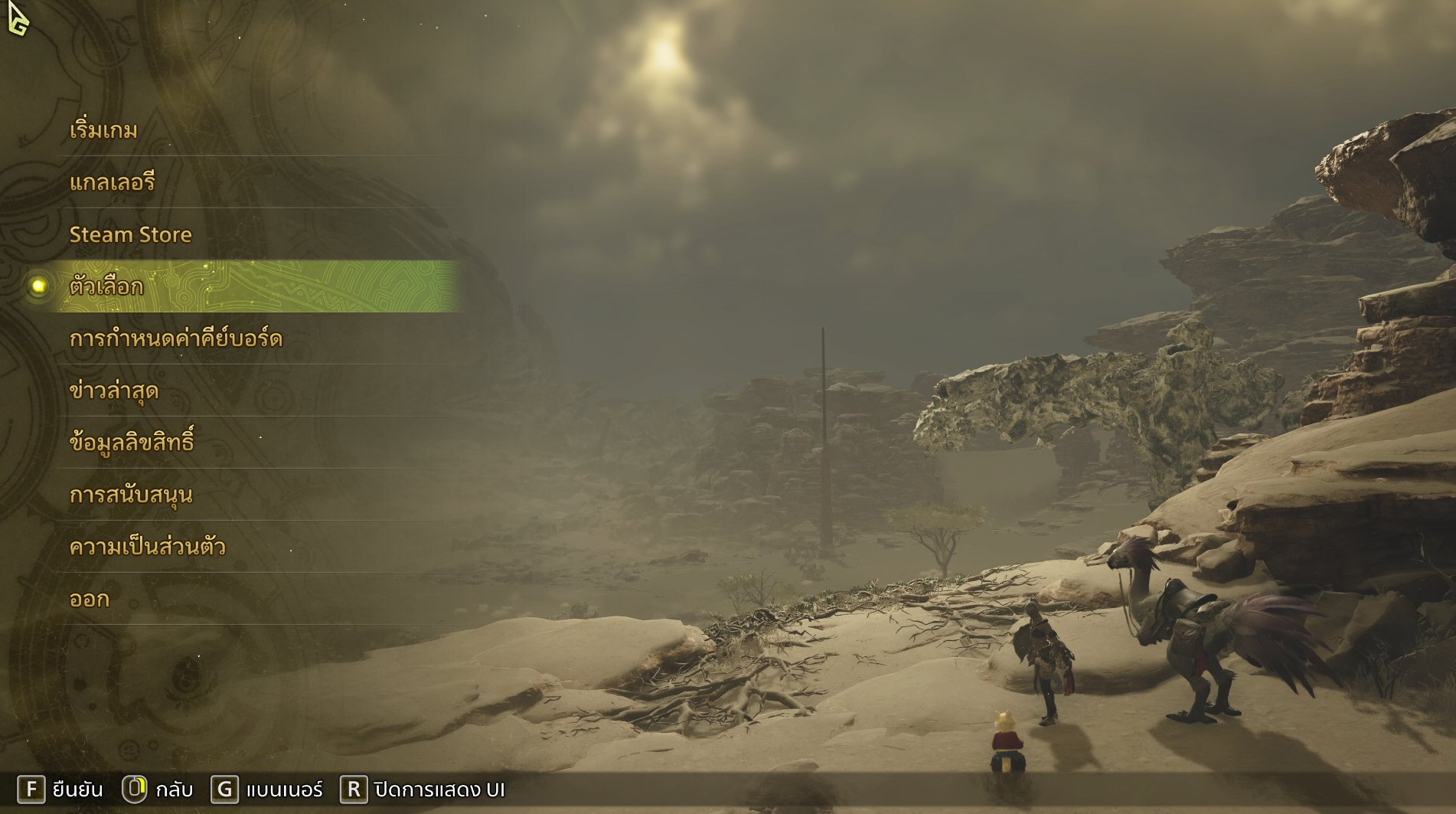Show the ข่าวล่าสุด latest news
The height and width of the screenshot is (814, 1456).
[x=113, y=391]
